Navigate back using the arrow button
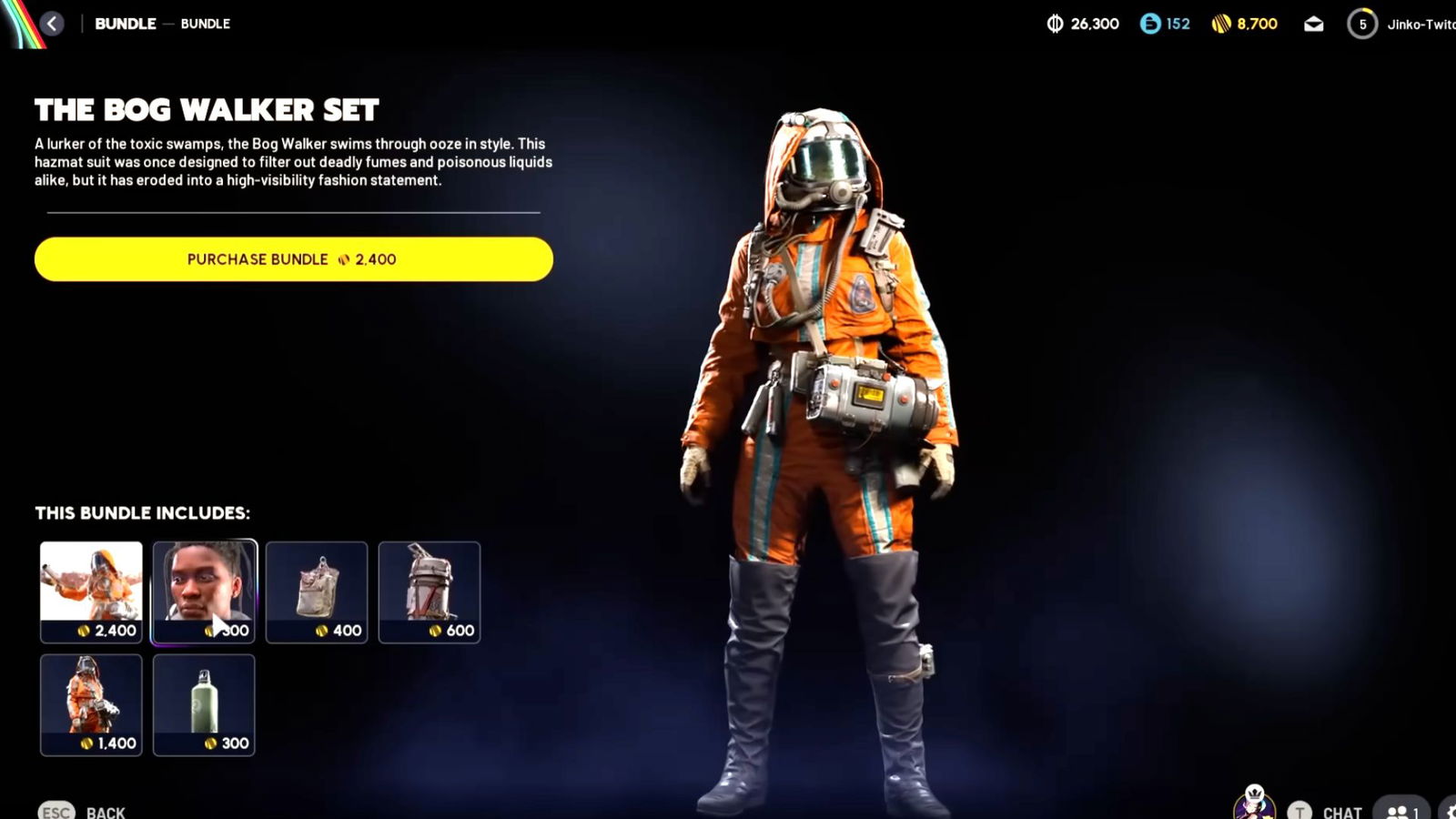The image size is (1456, 819). pos(52,24)
